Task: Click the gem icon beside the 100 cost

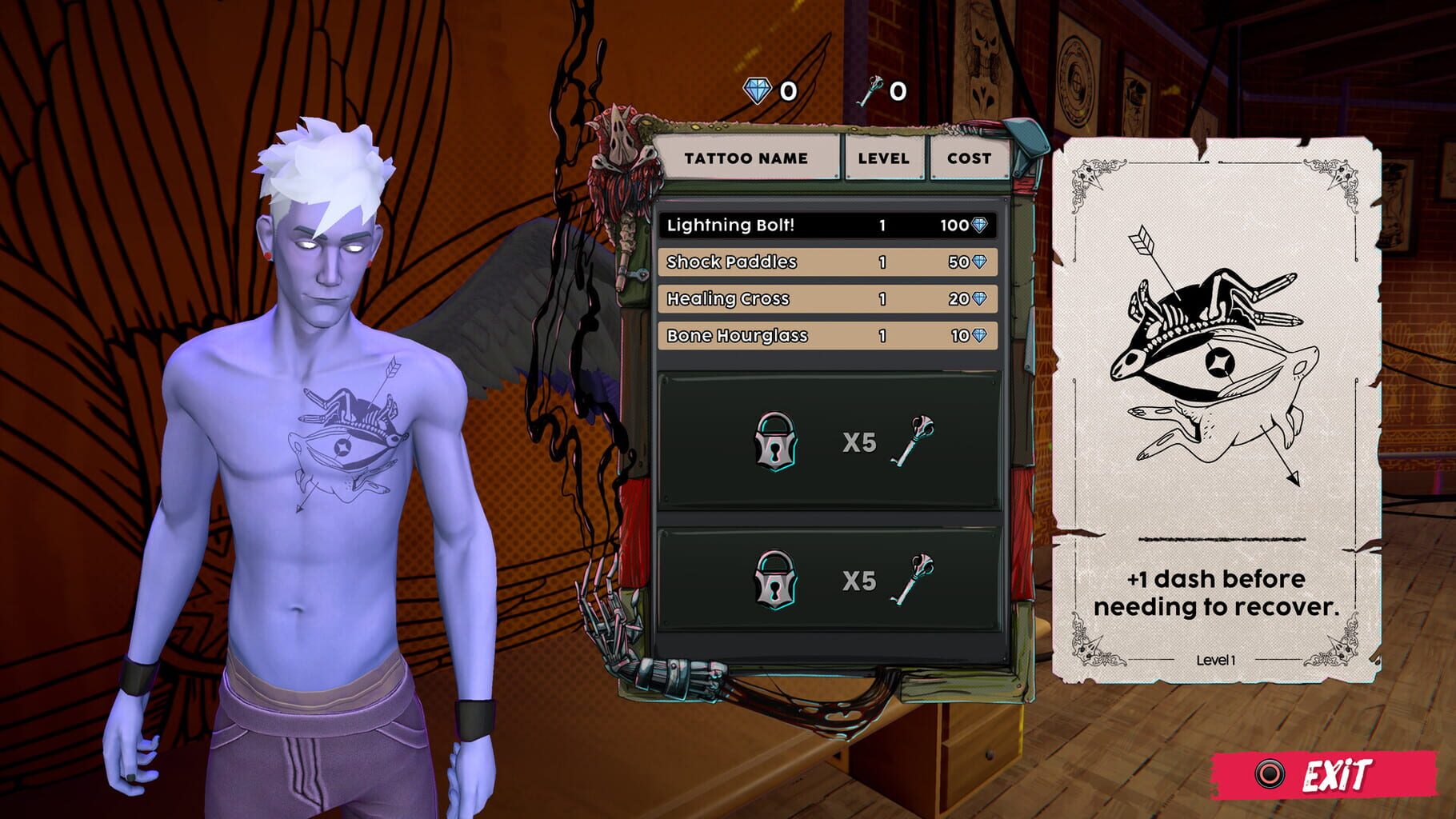Action: point(981,226)
